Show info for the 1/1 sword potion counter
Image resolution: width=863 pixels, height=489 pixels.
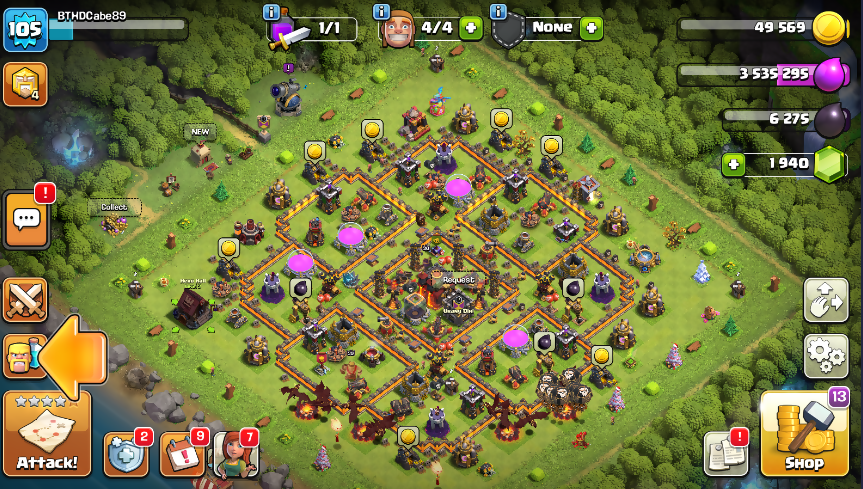(271, 12)
